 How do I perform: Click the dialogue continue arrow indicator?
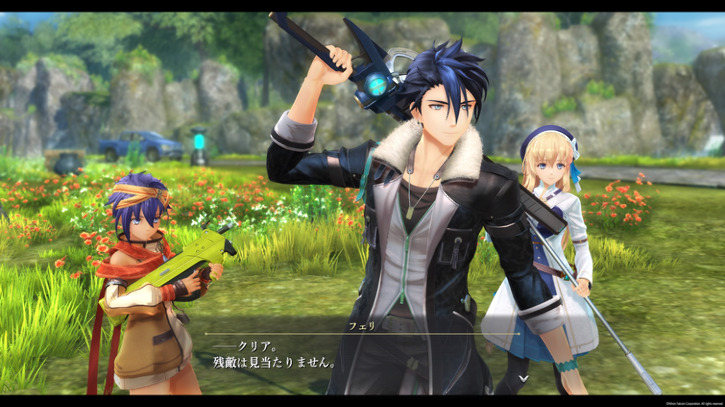pyautogui.click(x=524, y=379)
